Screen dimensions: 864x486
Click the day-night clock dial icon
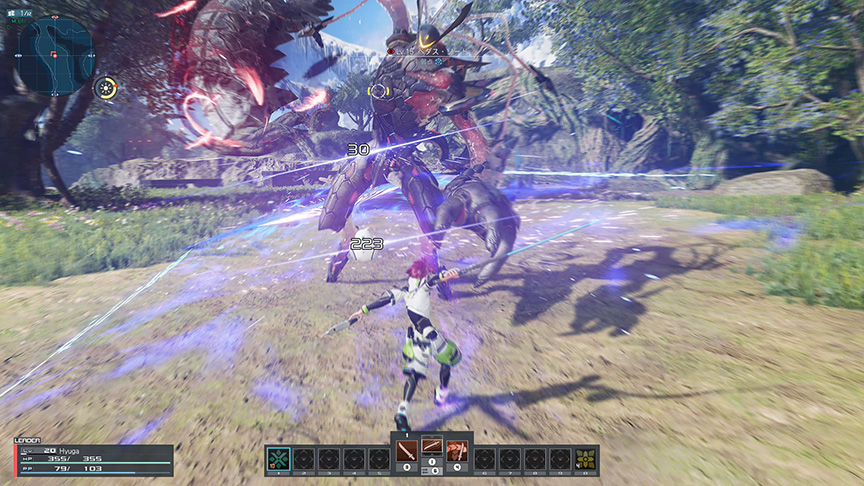click(x=105, y=88)
